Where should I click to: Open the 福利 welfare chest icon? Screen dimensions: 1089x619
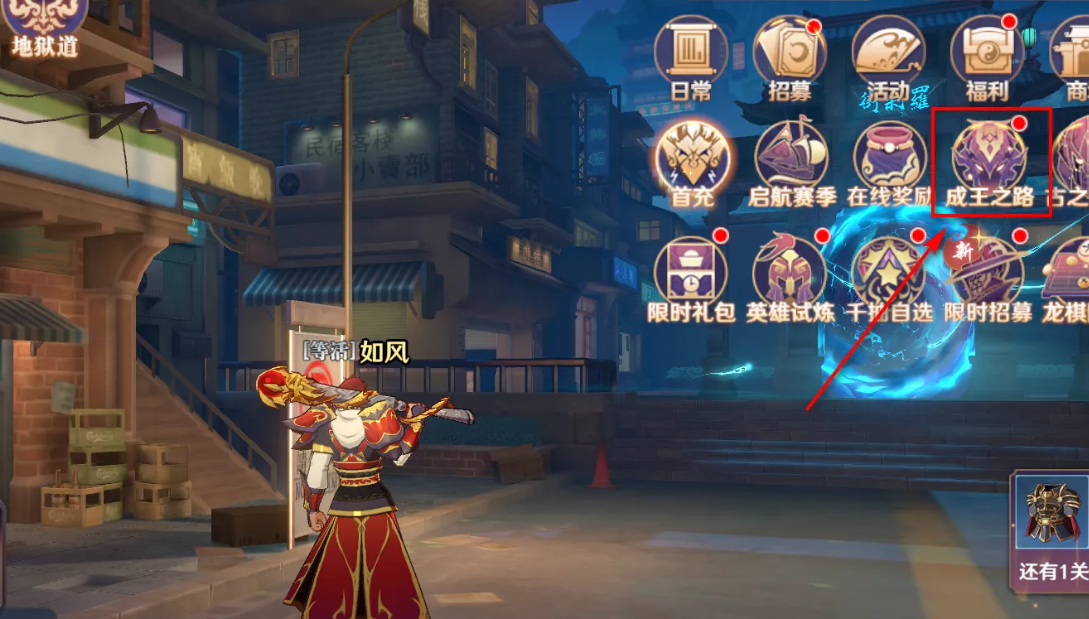point(986,54)
